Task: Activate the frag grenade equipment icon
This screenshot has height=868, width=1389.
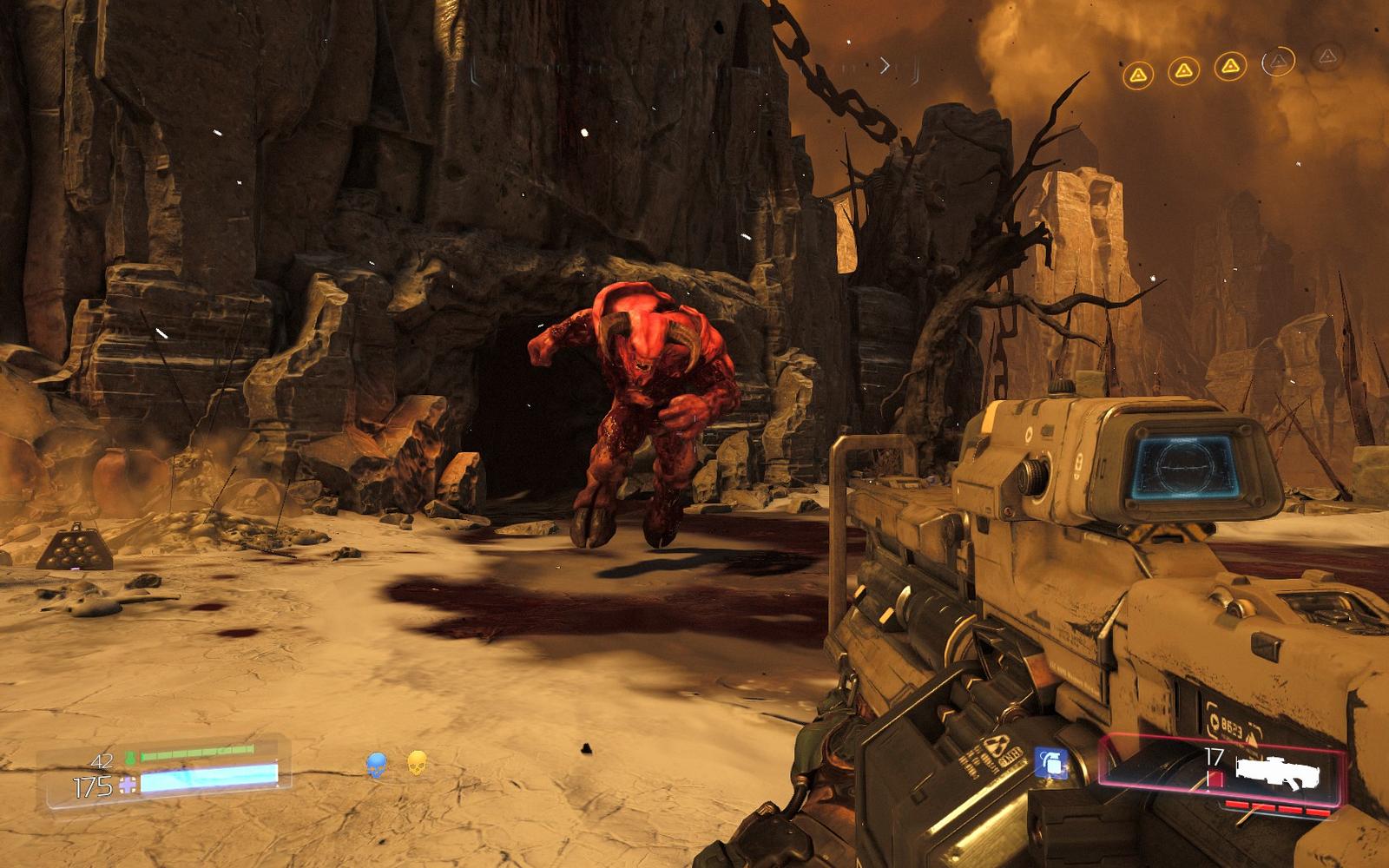Action: coord(1051,763)
